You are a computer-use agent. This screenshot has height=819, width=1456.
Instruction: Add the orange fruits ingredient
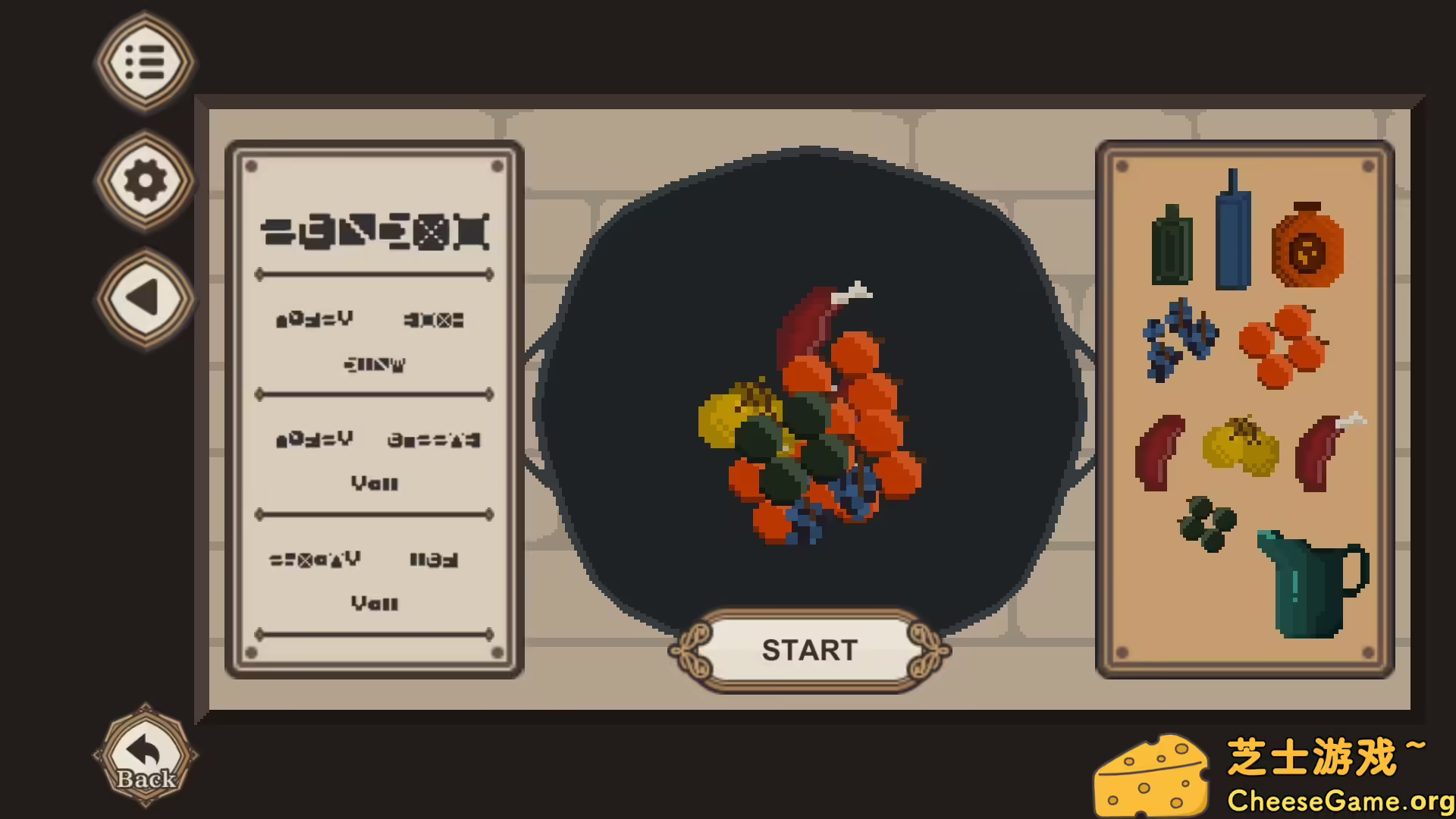[1282, 347]
